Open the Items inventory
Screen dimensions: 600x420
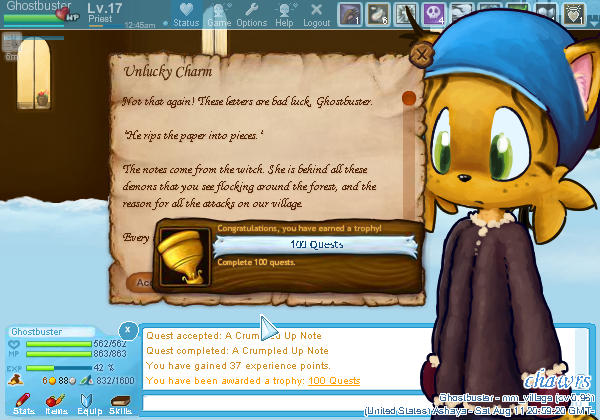(x=56, y=403)
